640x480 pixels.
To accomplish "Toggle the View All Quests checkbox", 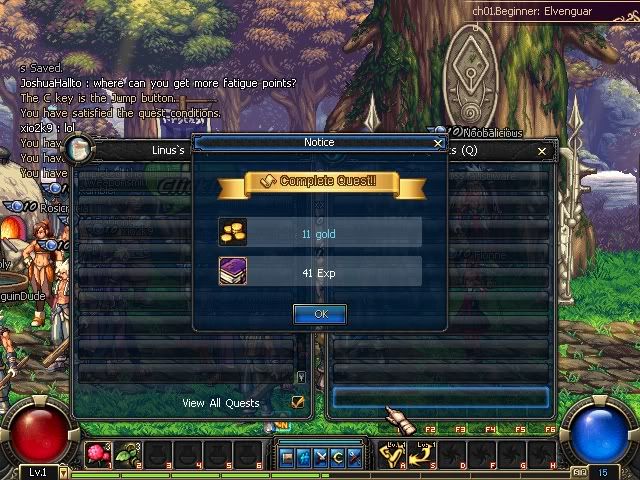I will point(298,402).
